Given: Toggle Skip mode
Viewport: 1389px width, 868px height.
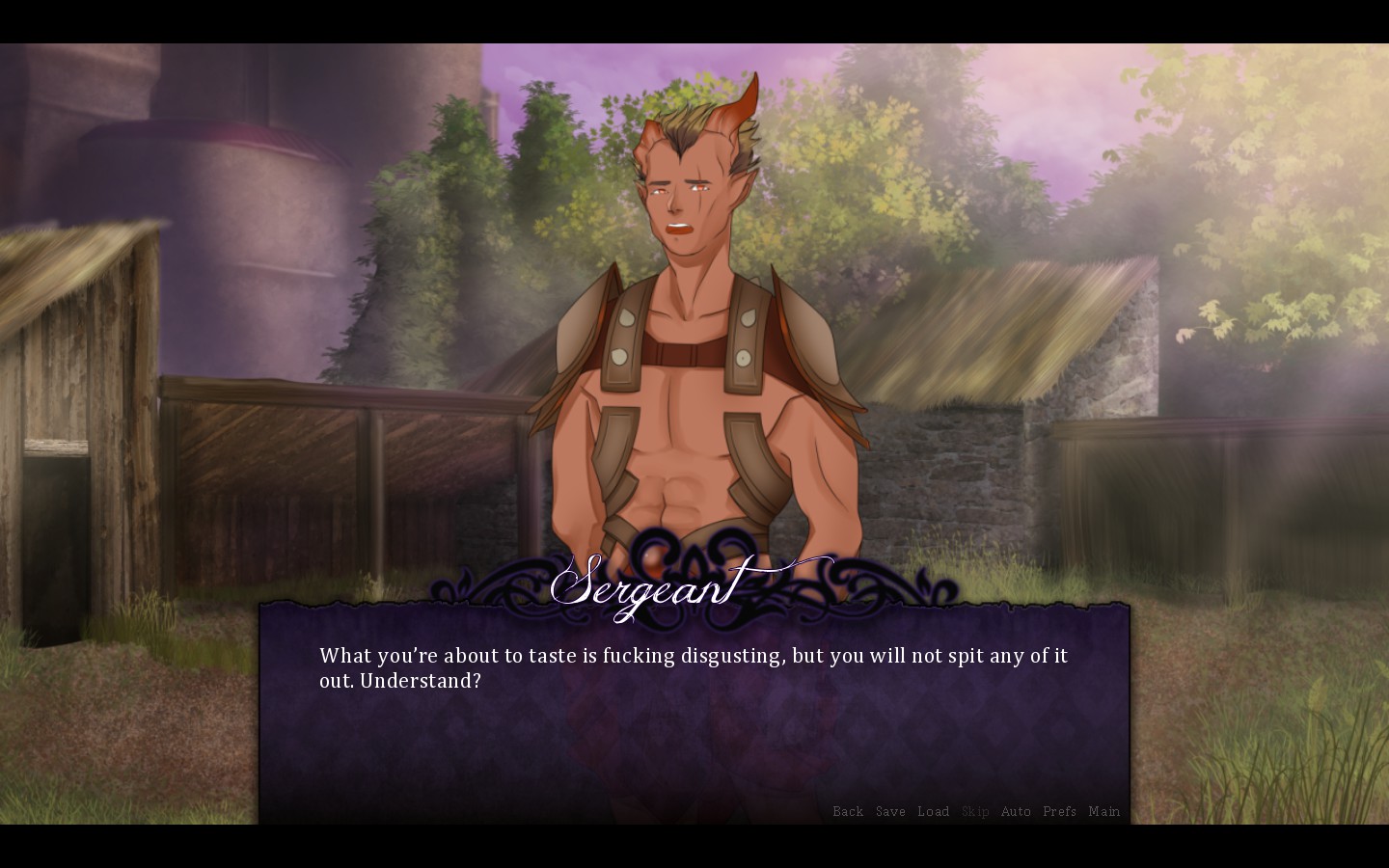Looking at the screenshot, I should [x=975, y=812].
